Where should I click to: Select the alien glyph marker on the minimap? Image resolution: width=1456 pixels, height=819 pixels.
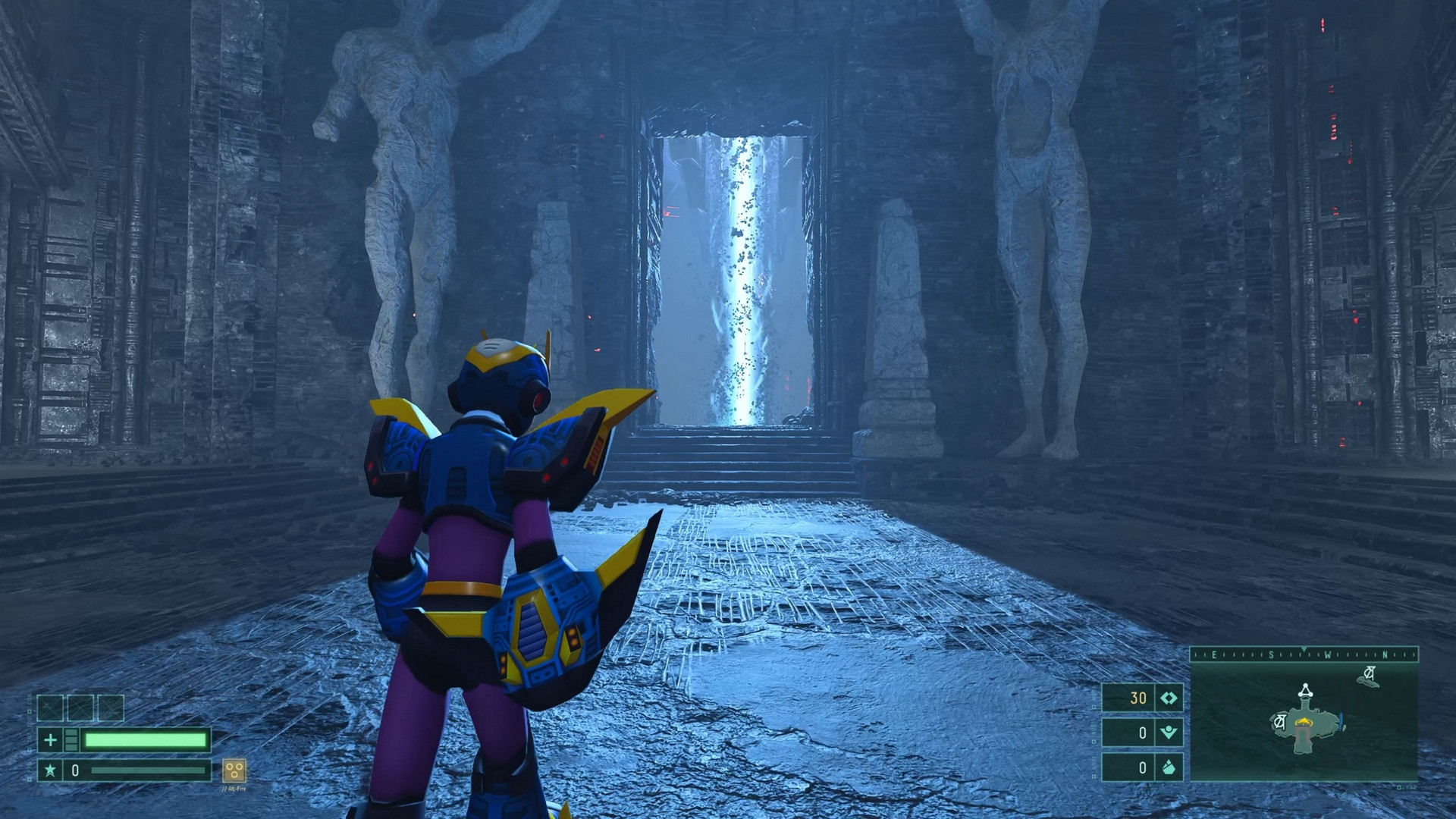1279,721
